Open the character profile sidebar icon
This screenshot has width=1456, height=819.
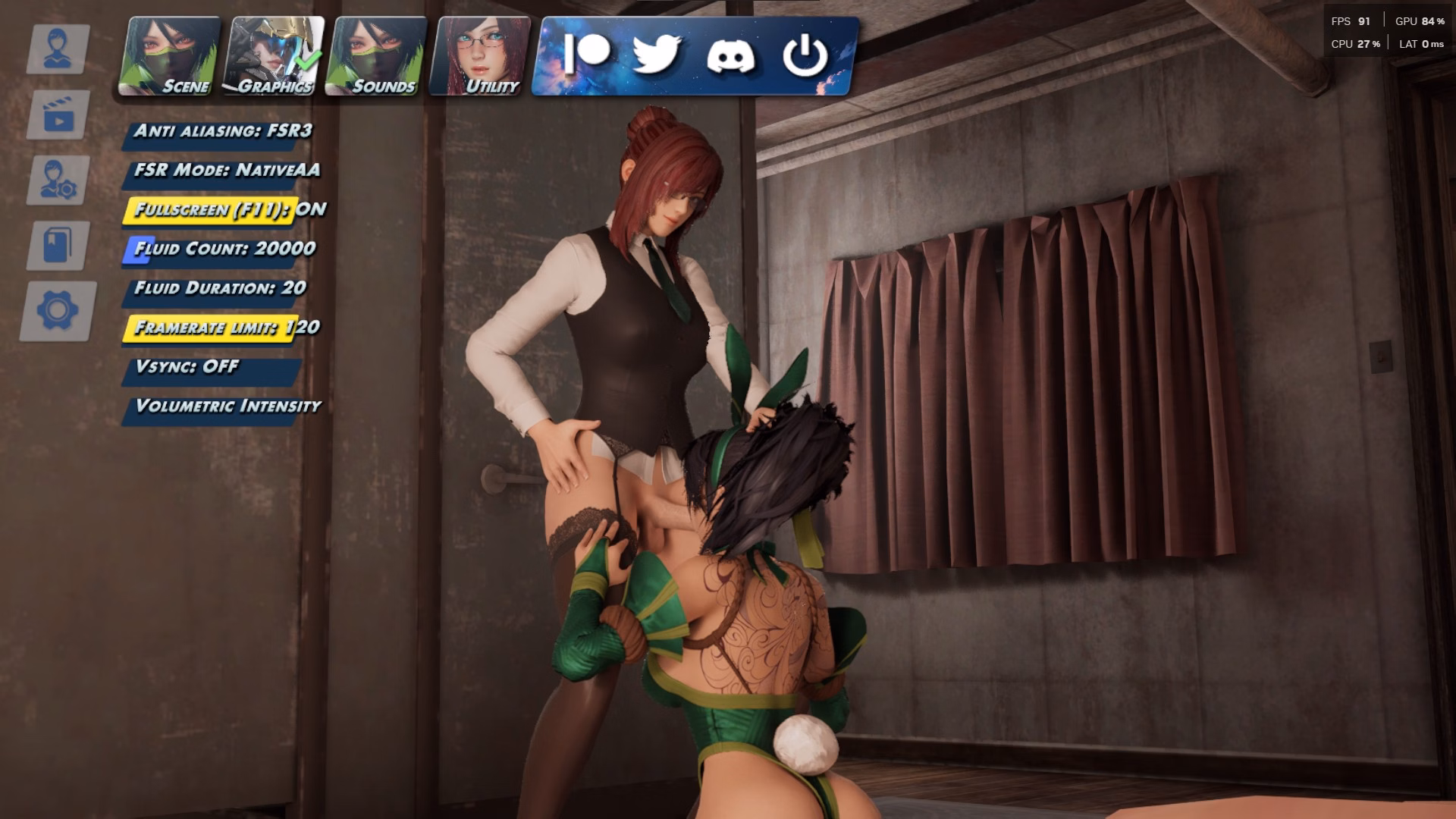click(58, 49)
